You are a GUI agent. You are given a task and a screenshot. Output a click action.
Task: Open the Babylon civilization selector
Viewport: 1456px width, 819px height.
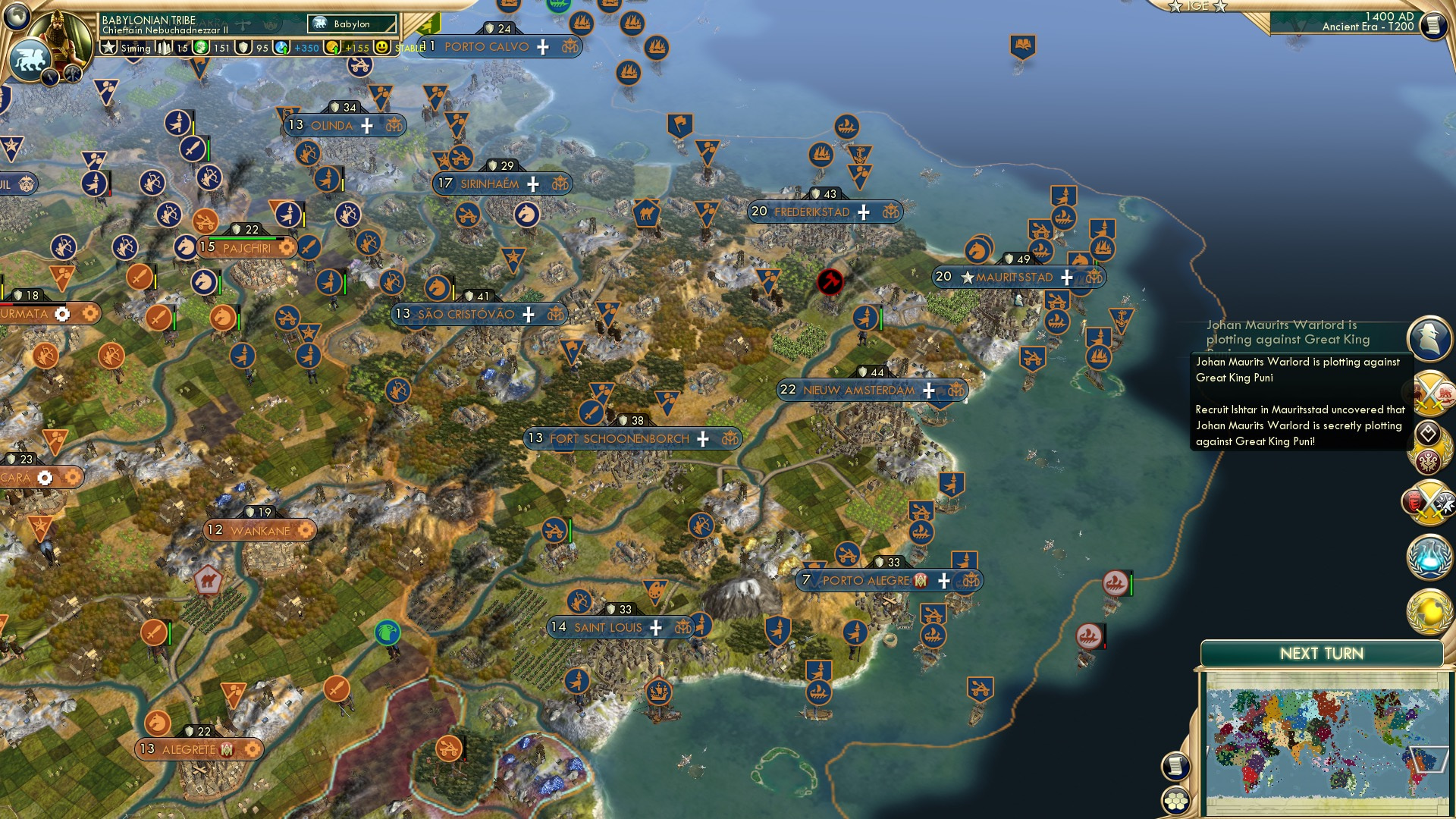[x=351, y=24]
